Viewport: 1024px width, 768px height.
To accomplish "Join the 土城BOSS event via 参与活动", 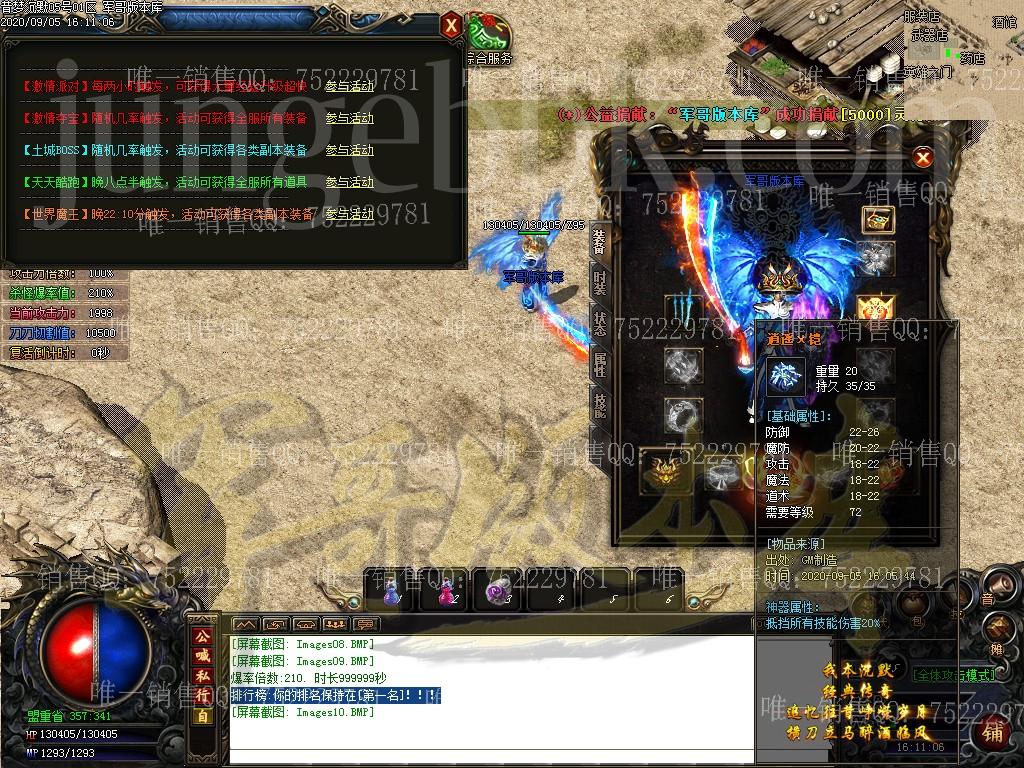I will pos(349,150).
